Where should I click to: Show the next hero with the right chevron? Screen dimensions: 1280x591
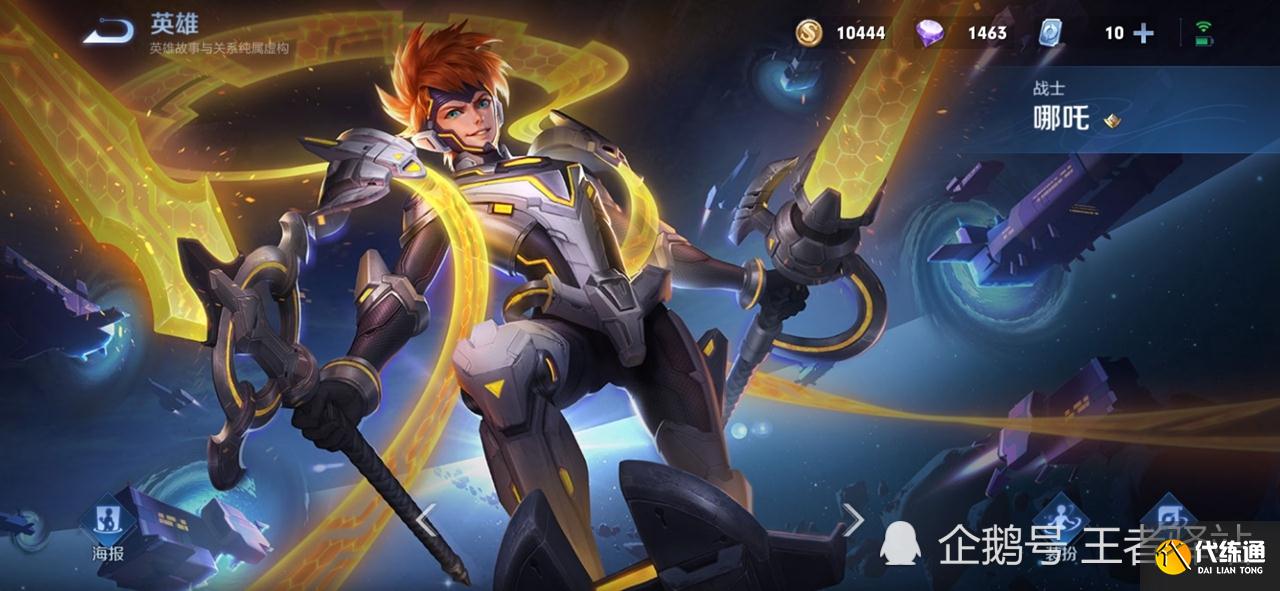[853, 518]
